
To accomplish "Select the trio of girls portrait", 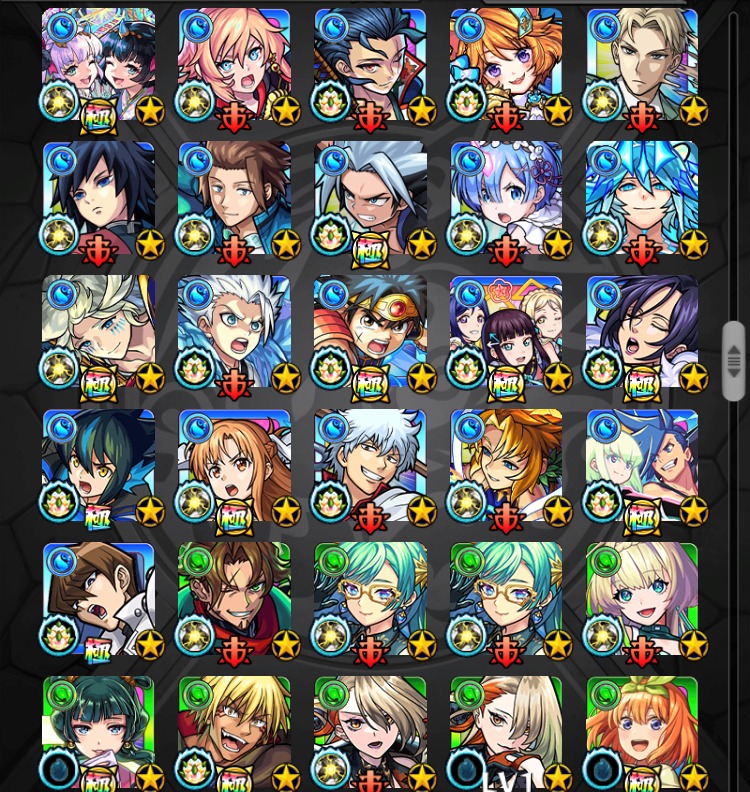I will (x=506, y=332).
